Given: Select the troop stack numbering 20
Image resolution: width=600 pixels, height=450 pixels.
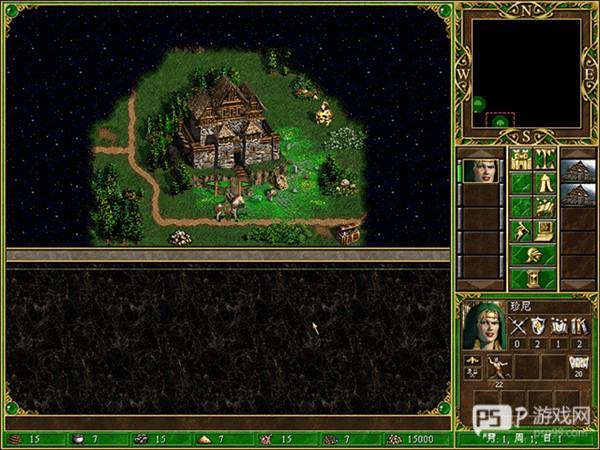Looking at the screenshot, I should click(x=576, y=365).
